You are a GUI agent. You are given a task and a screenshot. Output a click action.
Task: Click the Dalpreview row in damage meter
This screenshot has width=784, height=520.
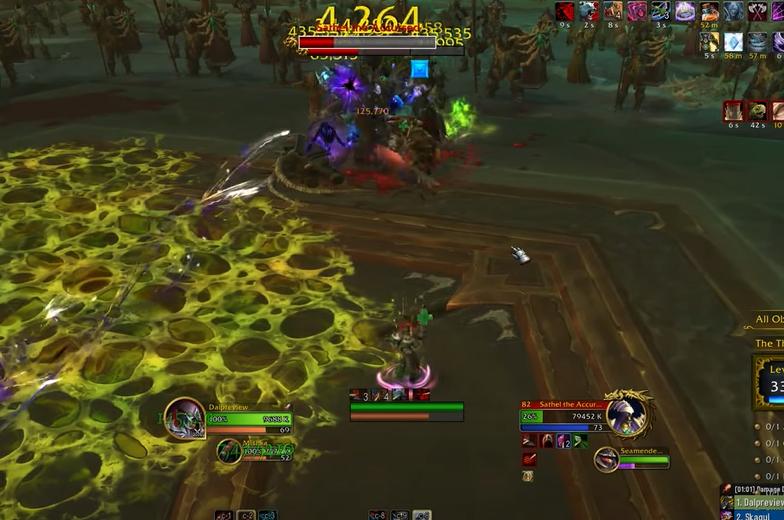coord(755,503)
